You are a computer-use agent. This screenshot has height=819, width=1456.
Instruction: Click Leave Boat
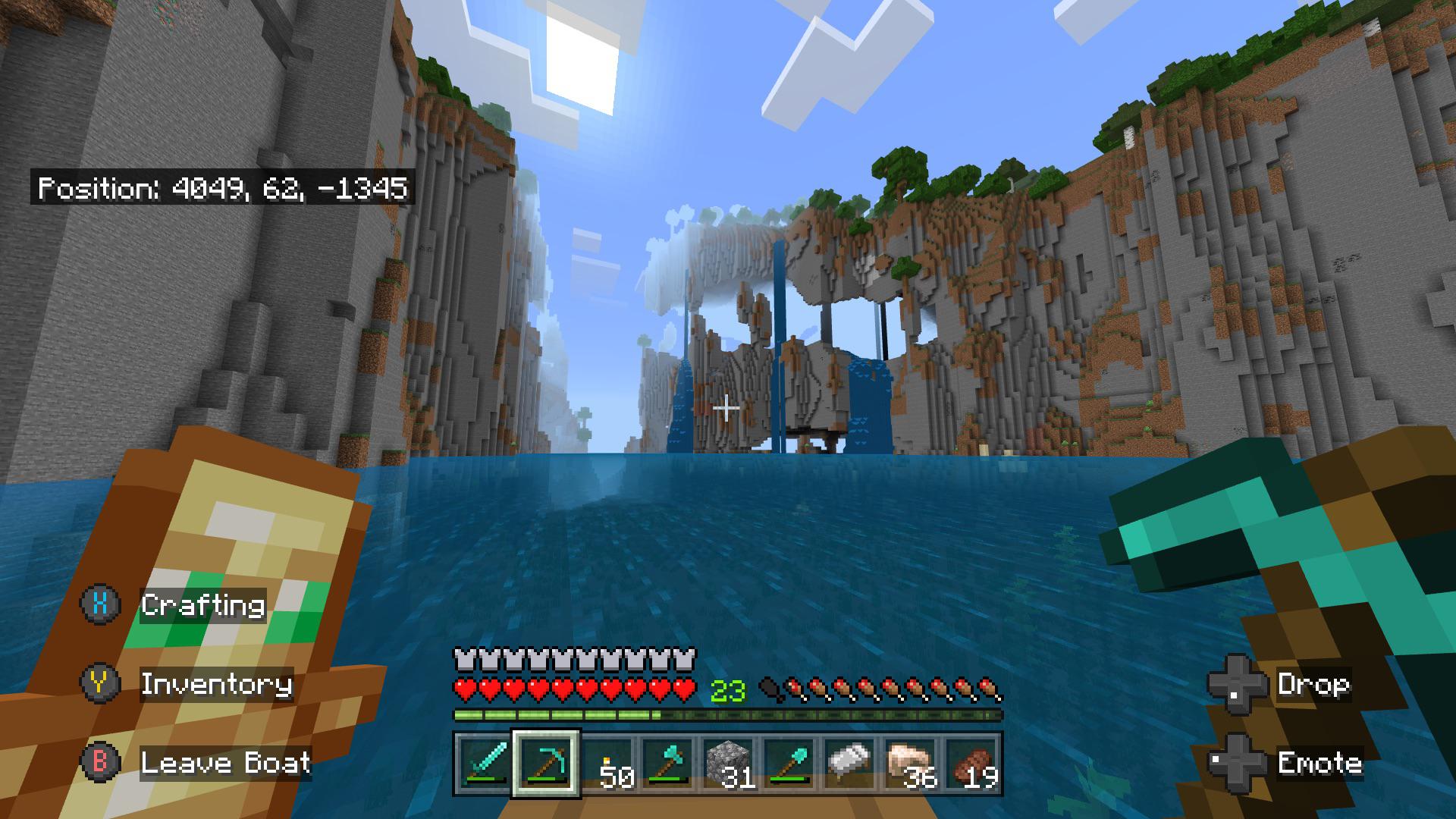[226, 762]
